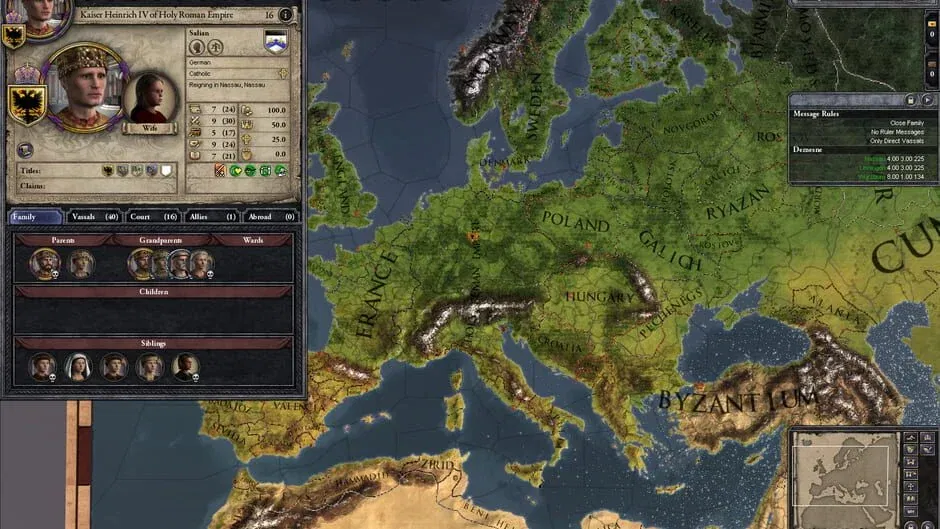Click the top-left map mode button by minimap
Screen dimensions: 940x529
point(910,437)
